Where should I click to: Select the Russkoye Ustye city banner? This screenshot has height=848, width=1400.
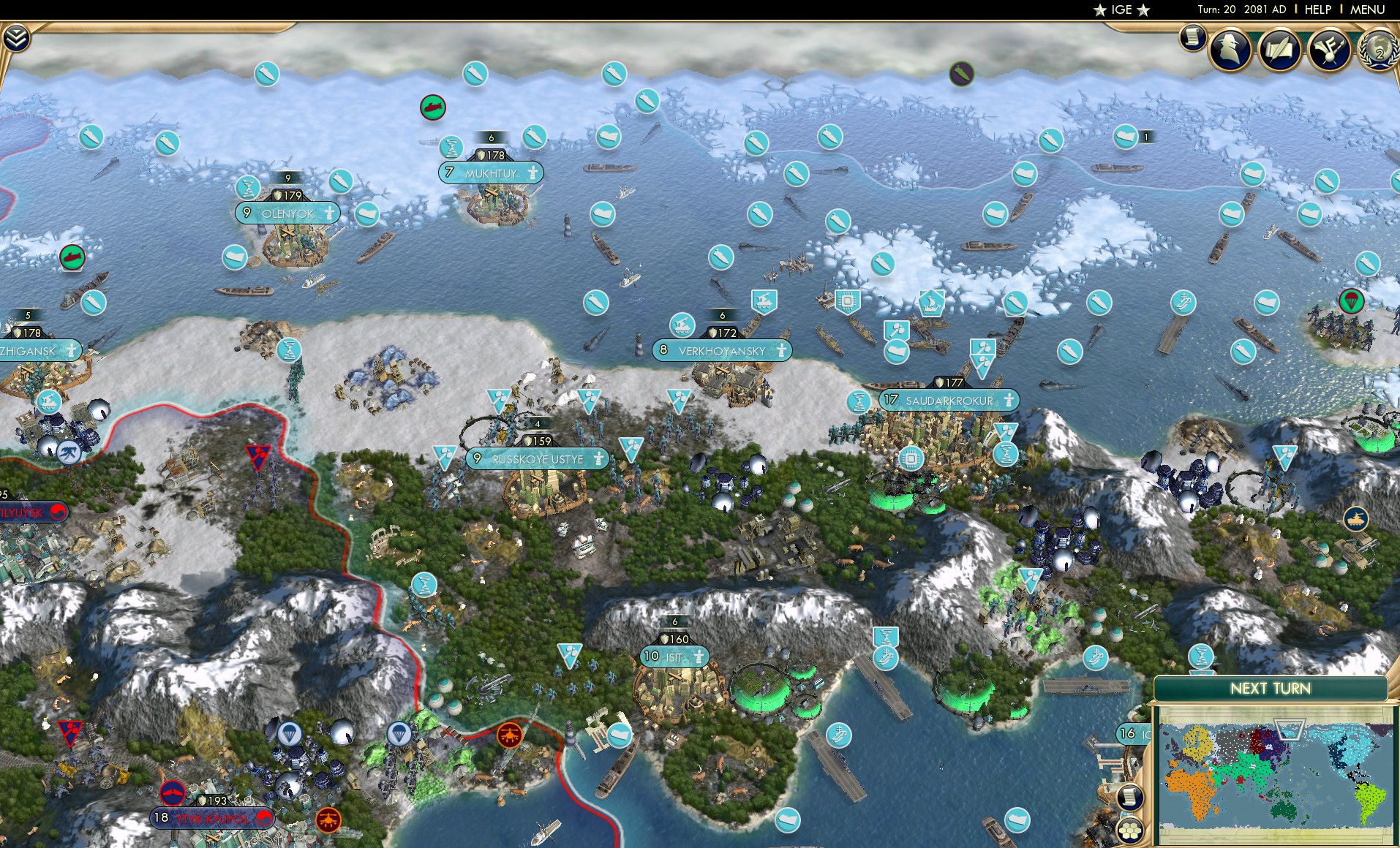click(538, 459)
